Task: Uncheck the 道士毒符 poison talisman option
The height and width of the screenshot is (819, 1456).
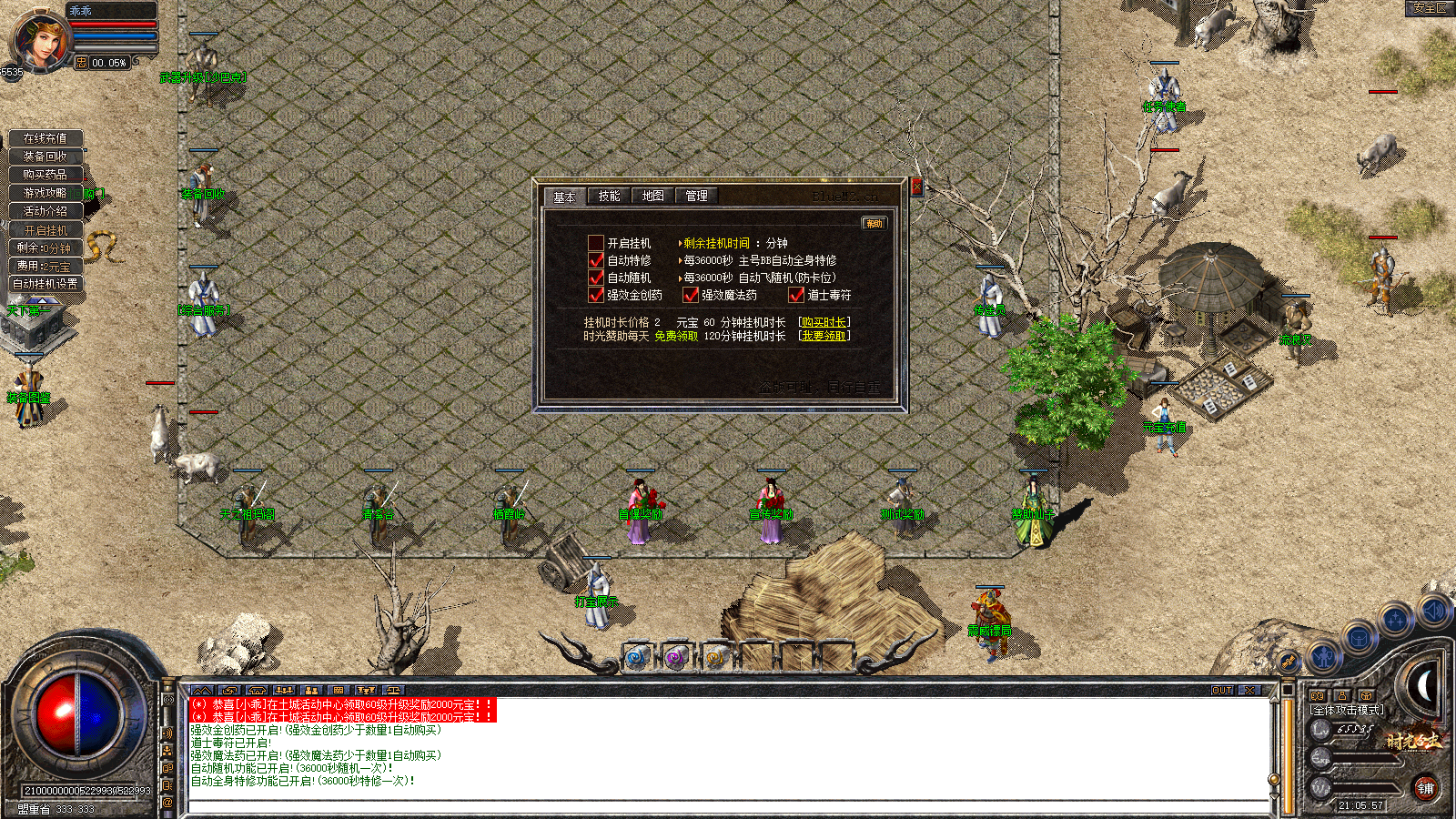Action: [x=796, y=295]
